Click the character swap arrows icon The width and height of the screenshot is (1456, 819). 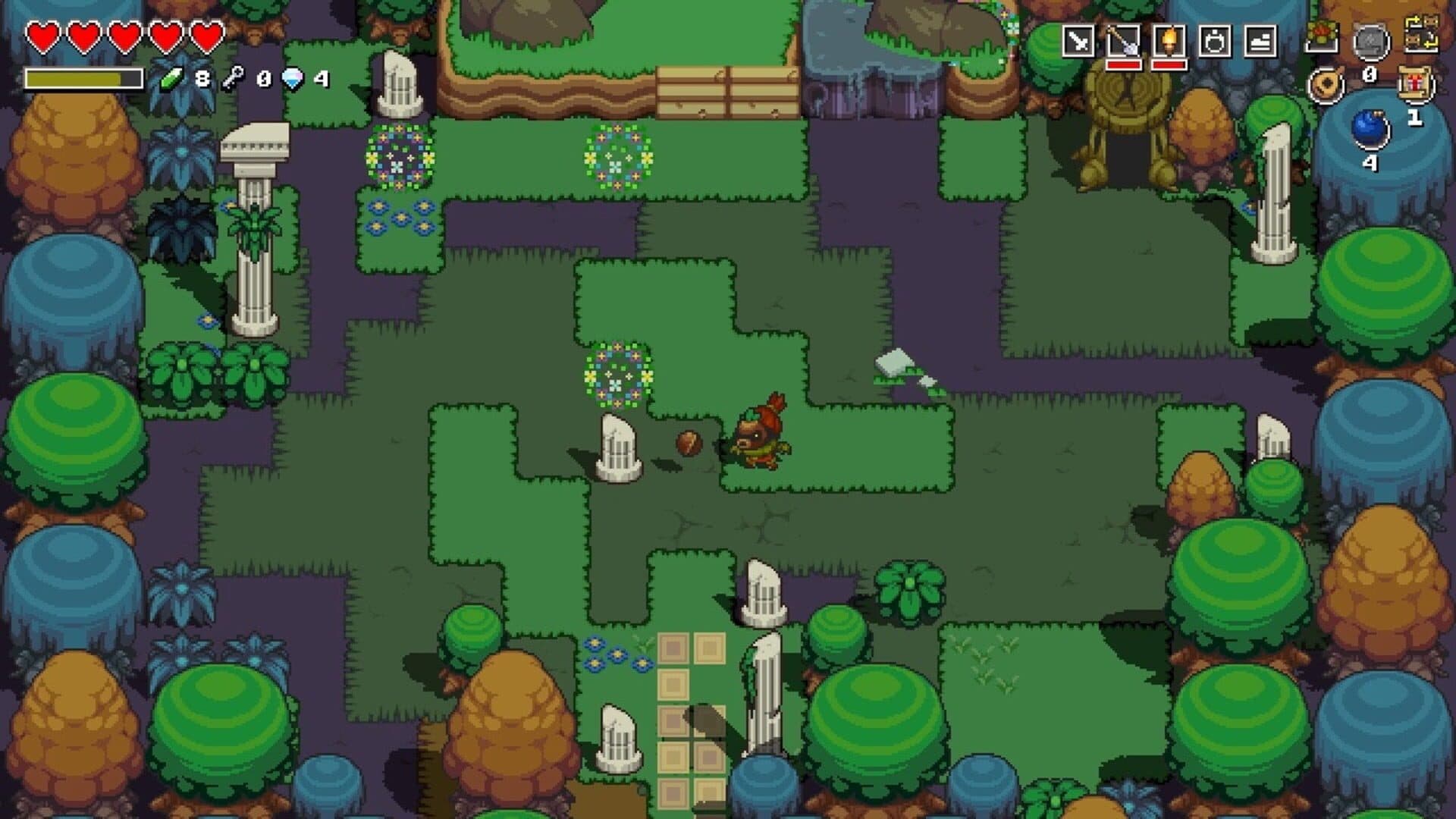(1423, 35)
